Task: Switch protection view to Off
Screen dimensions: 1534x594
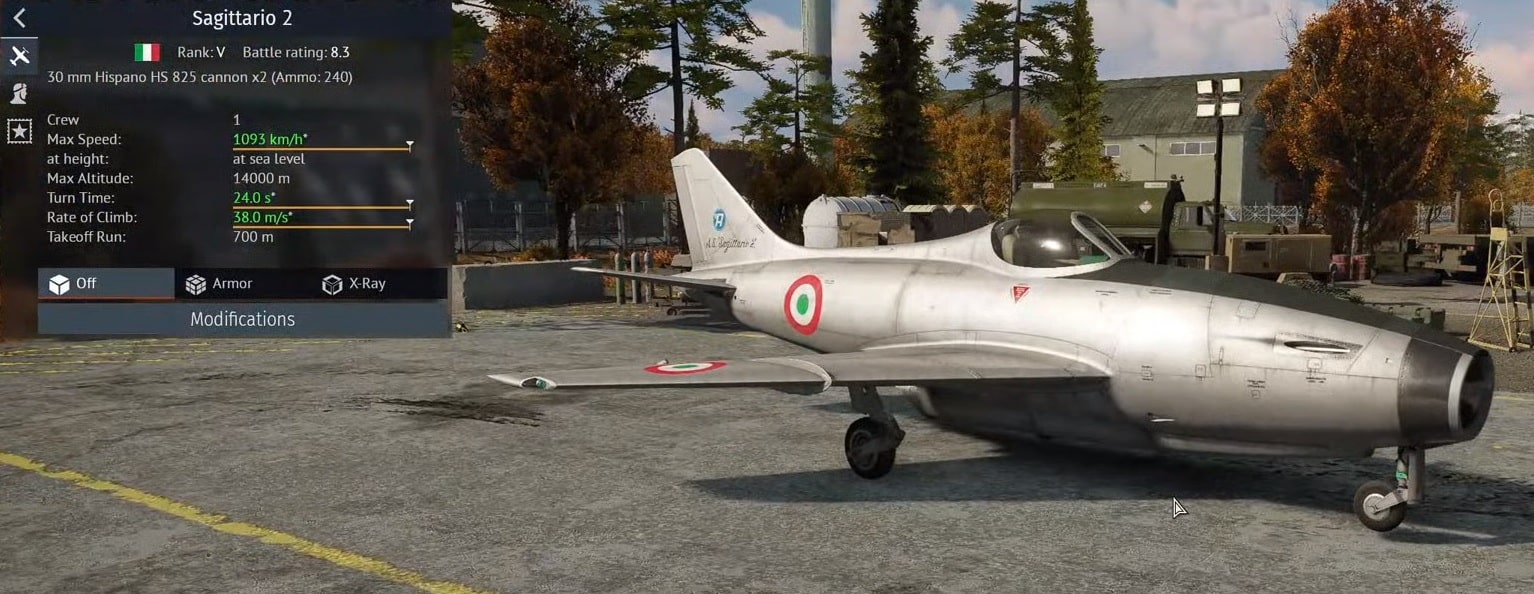Action: [x=105, y=284]
